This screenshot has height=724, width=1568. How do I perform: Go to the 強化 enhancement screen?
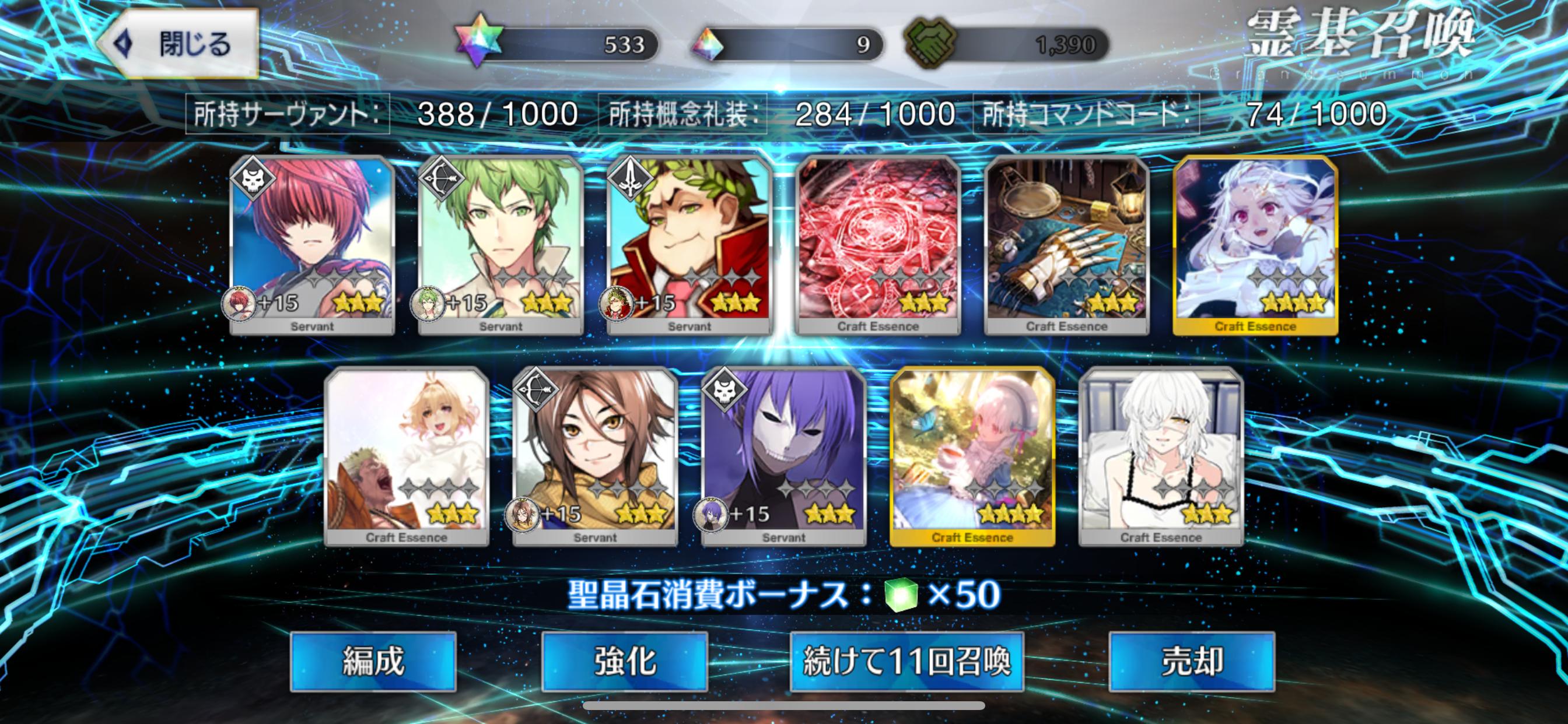(x=624, y=660)
